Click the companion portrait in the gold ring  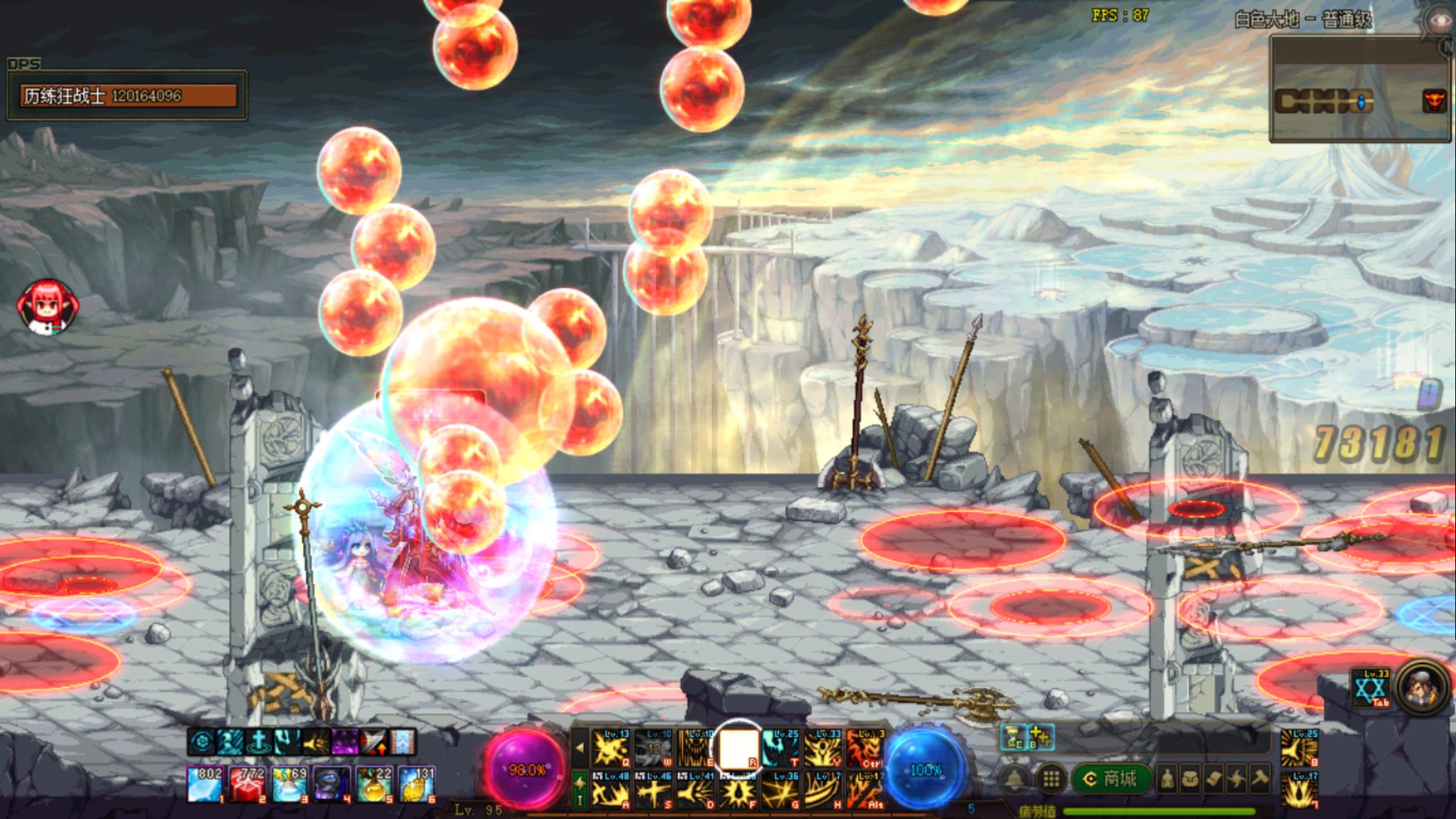(1422, 687)
